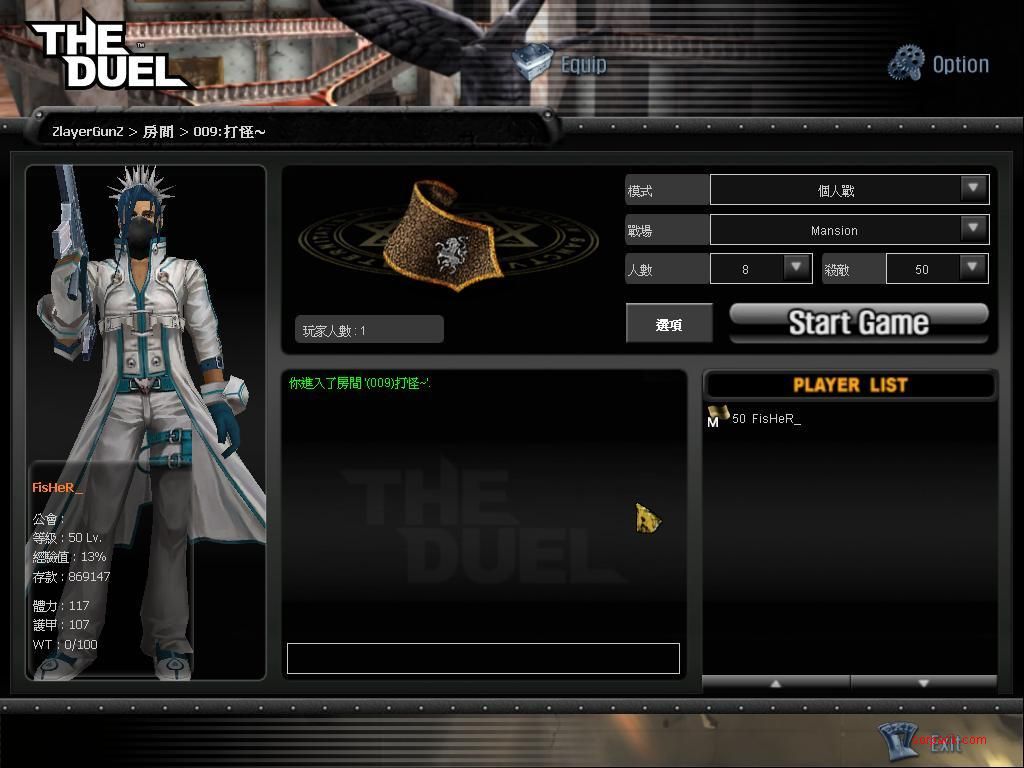Expand the 戰場 Mansion map dropdown

pyautogui.click(x=973, y=229)
